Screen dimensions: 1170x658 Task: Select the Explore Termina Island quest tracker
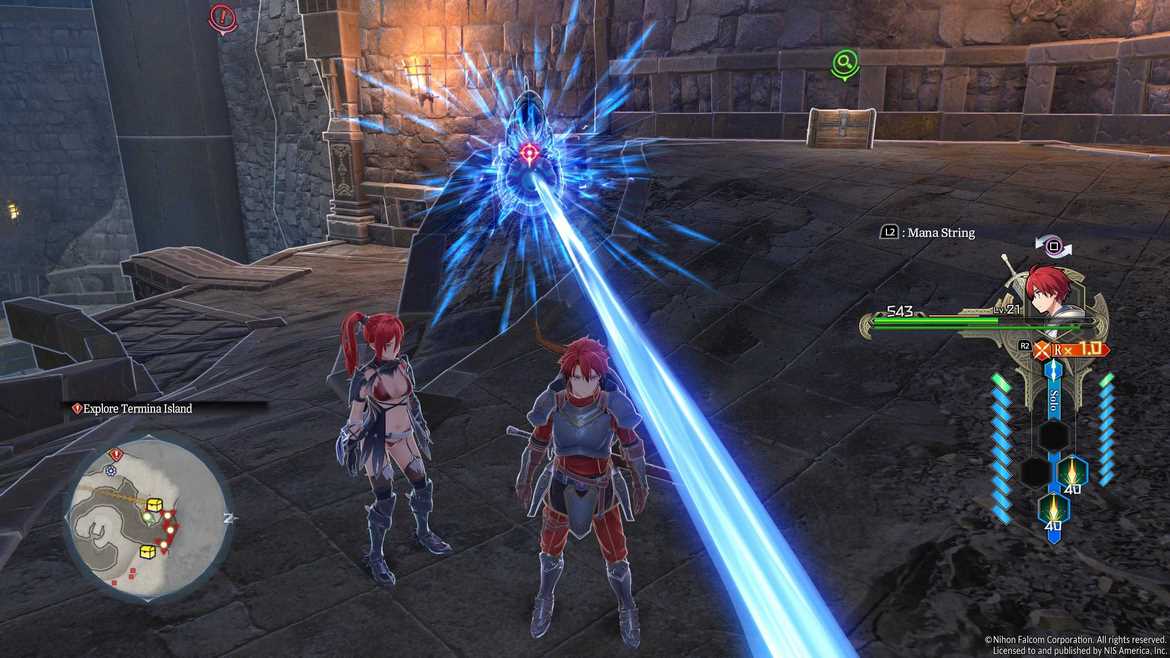click(136, 408)
